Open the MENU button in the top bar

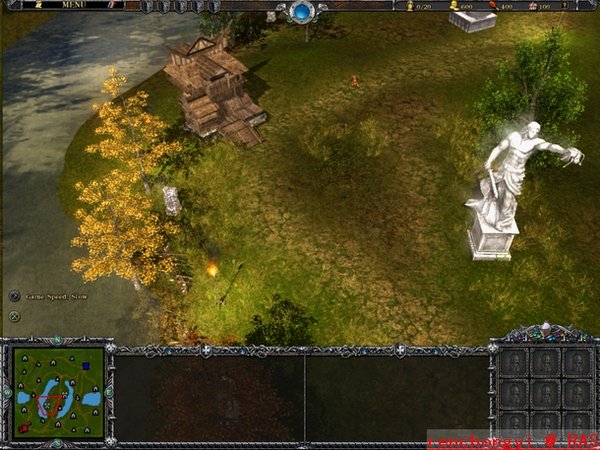pos(74,5)
